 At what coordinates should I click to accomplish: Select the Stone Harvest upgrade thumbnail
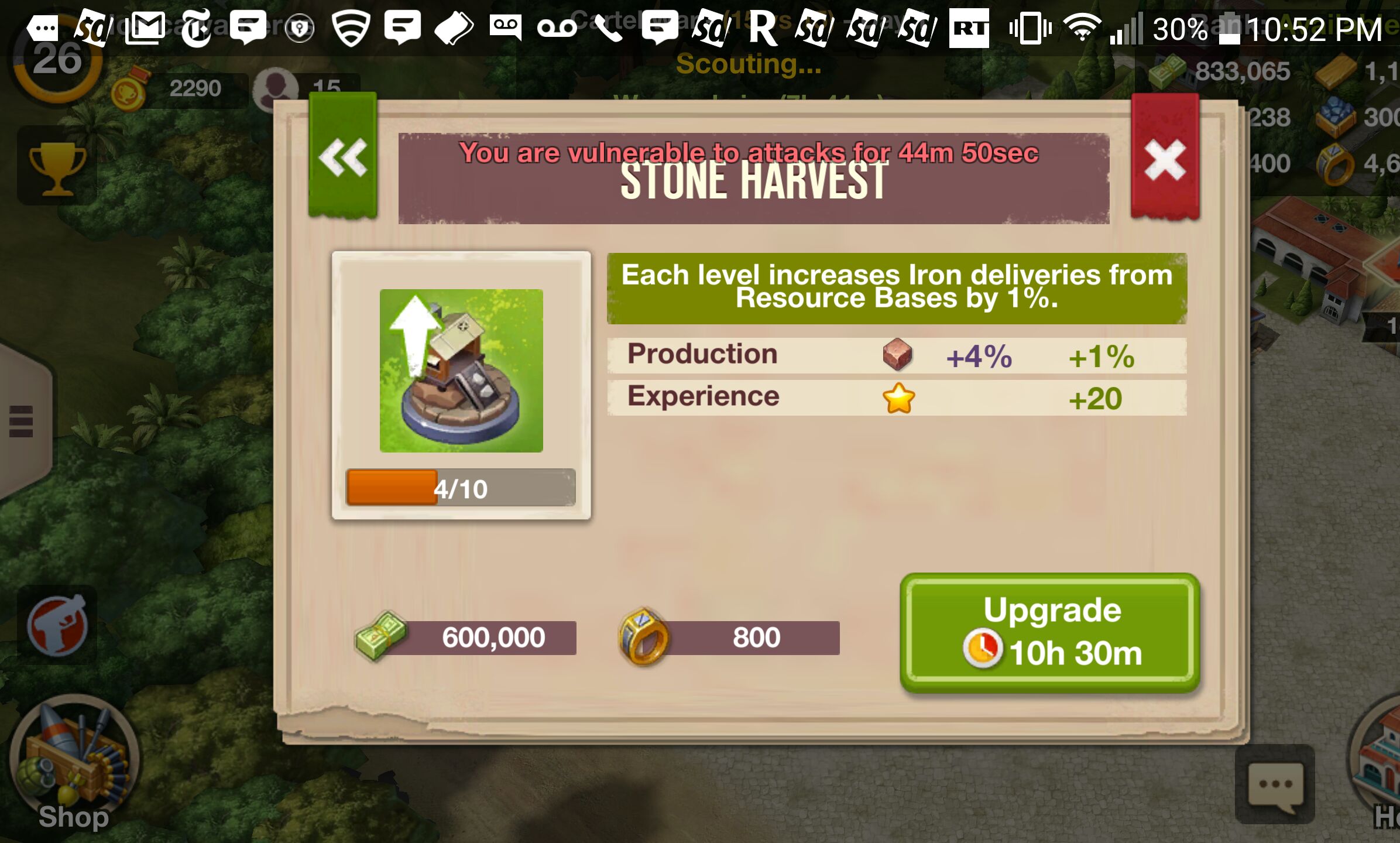pos(461,371)
